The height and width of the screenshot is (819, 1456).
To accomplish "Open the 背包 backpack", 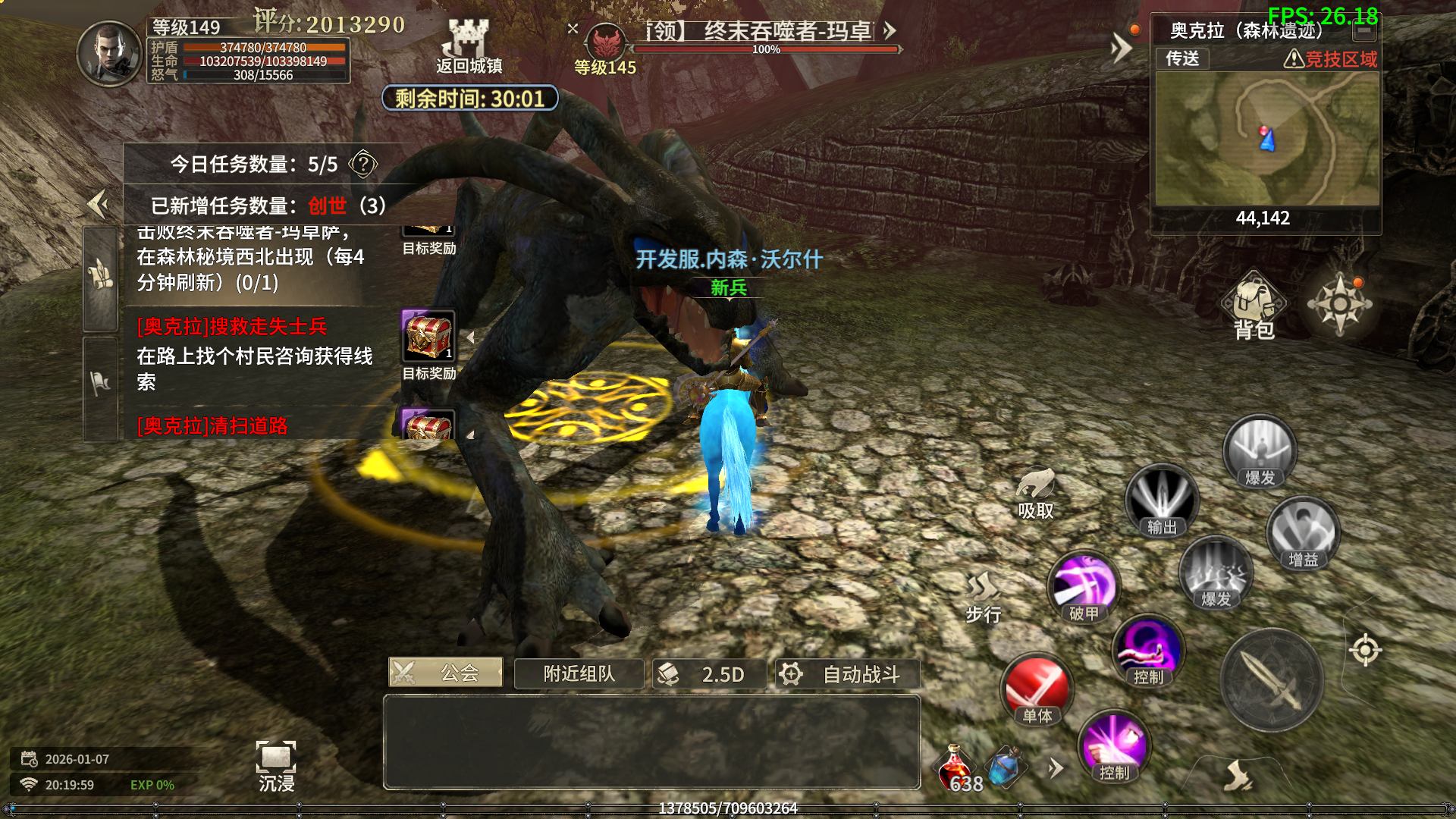I will (x=1254, y=306).
